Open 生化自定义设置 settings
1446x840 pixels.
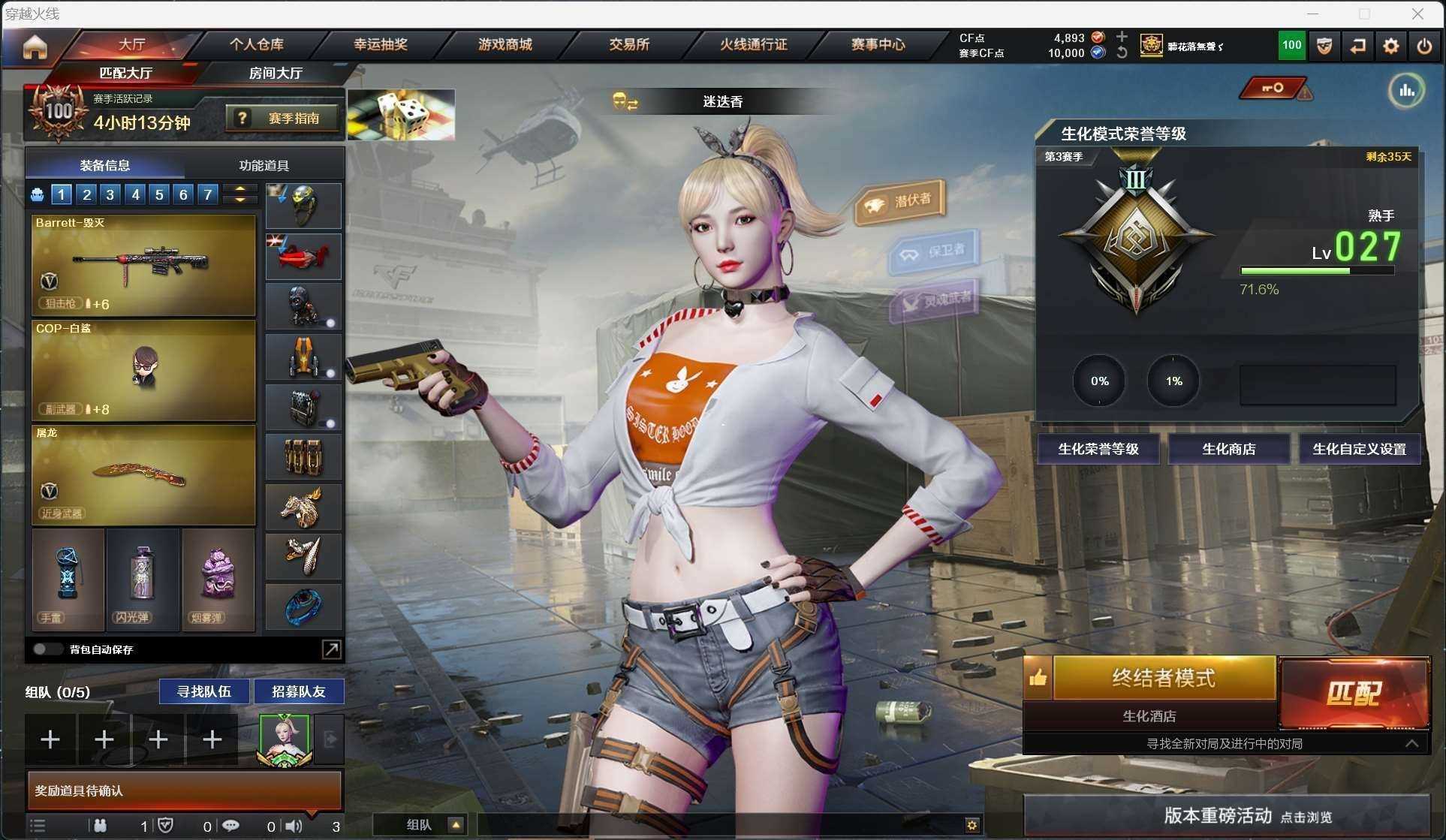[1359, 449]
